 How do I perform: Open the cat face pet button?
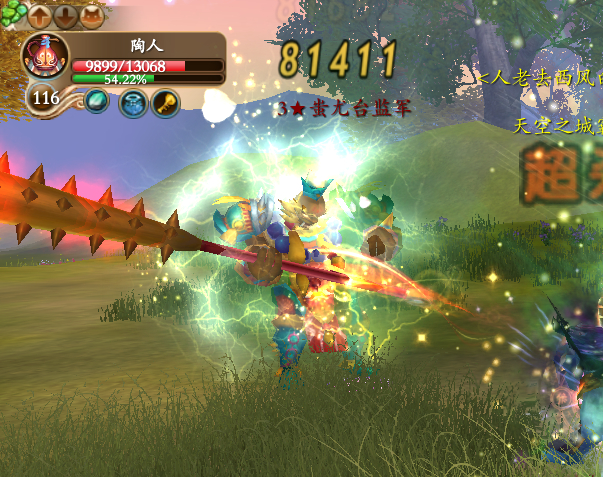click(x=91, y=16)
